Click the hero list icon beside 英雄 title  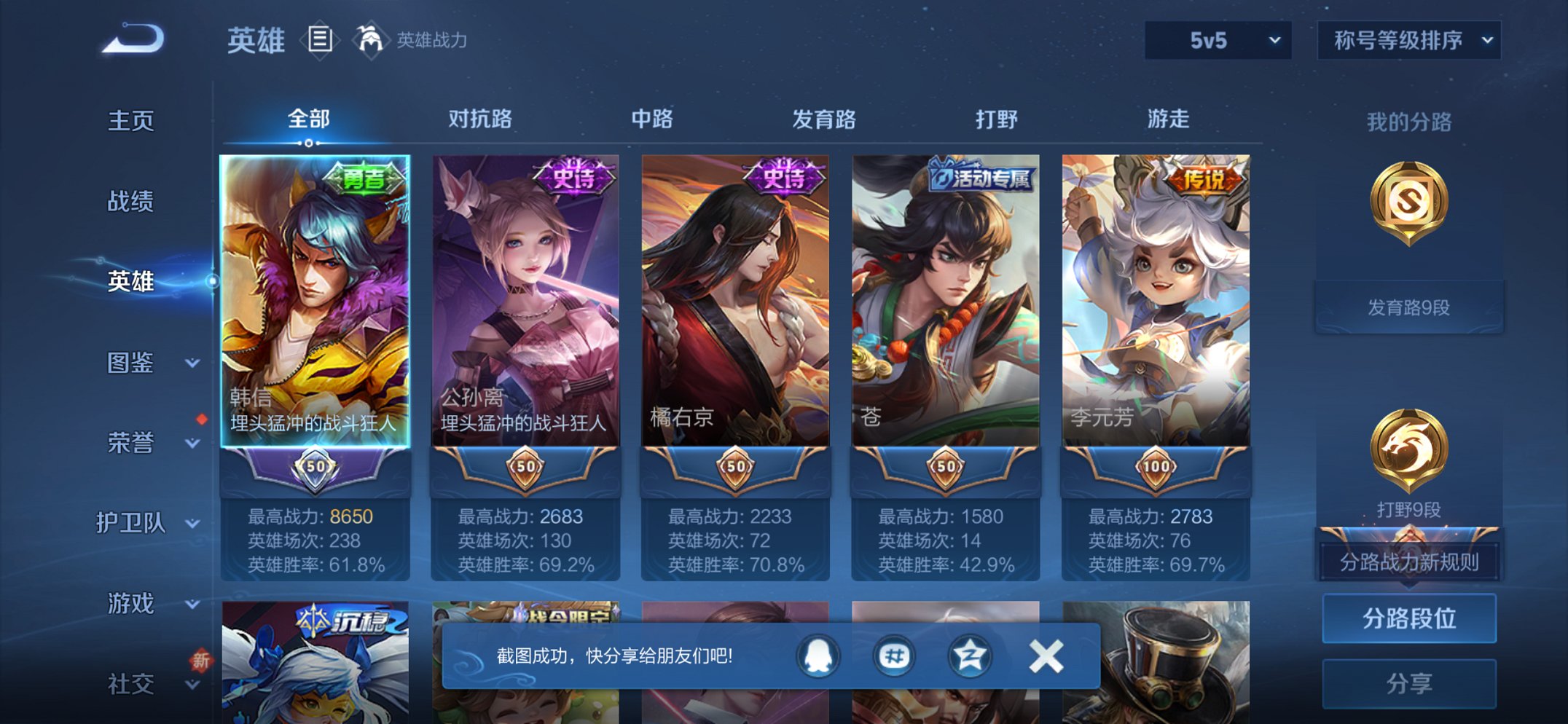[319, 39]
